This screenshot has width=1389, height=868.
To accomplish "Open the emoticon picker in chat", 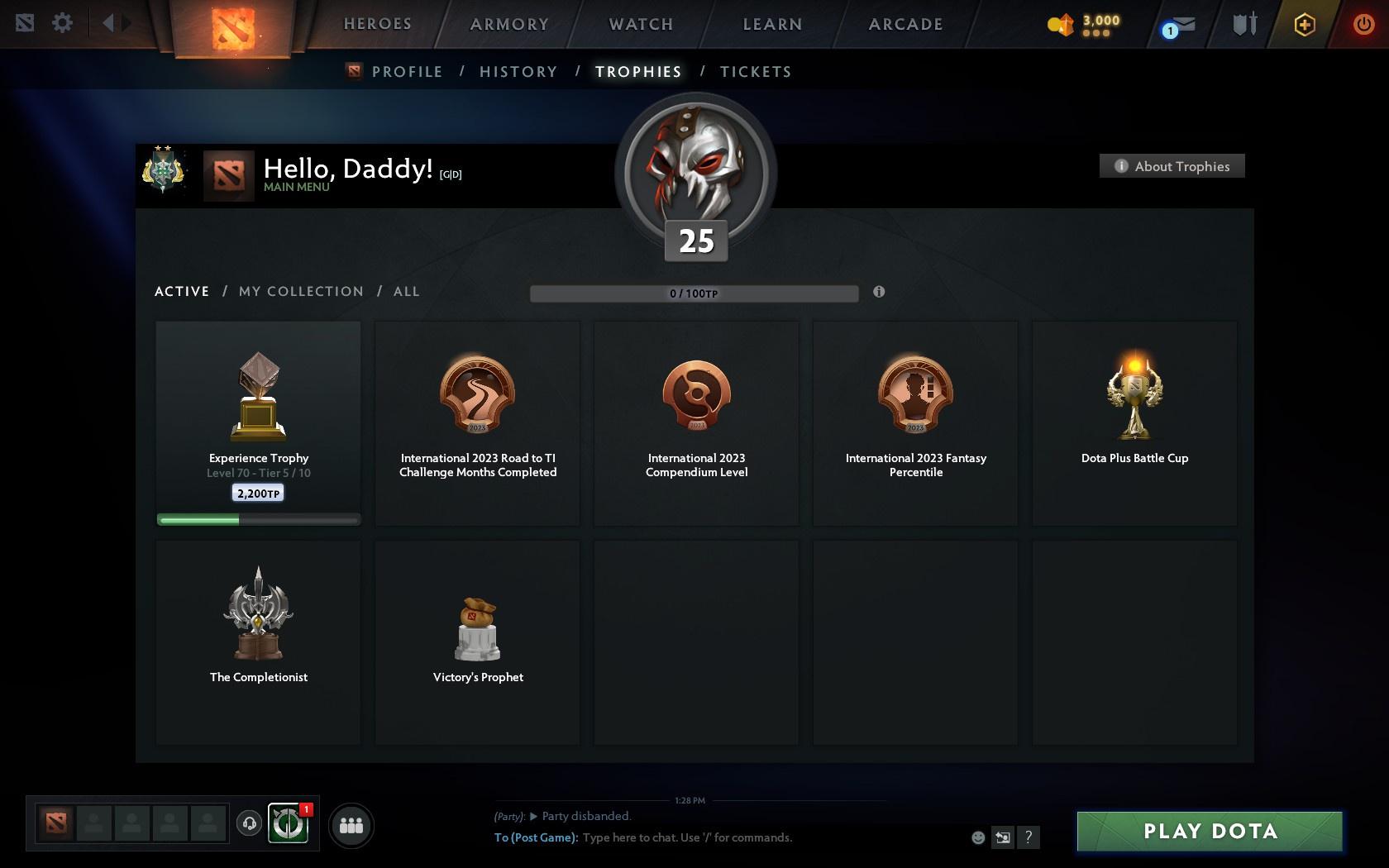I will 978,837.
